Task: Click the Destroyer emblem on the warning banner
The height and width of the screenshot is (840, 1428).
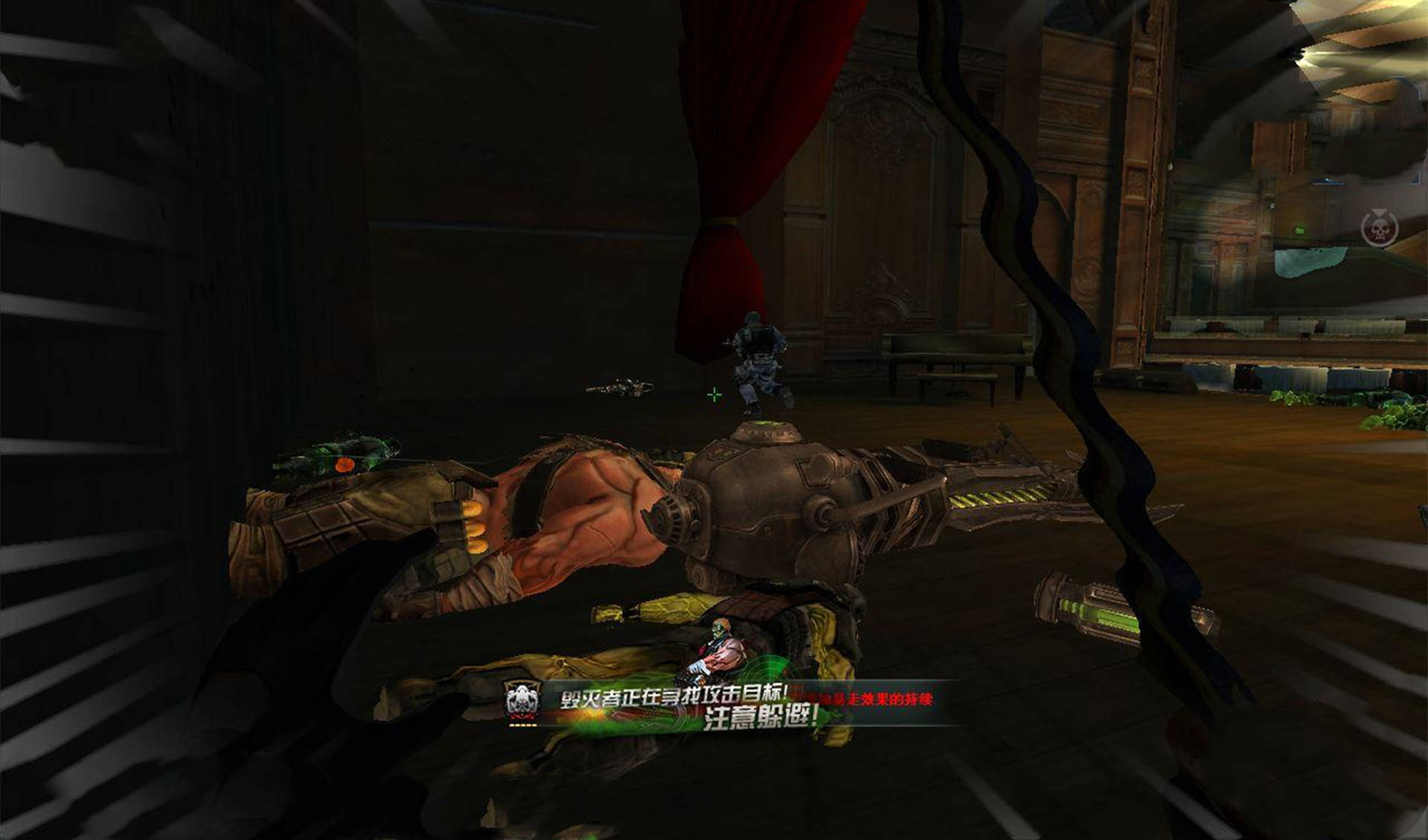Action: click(x=523, y=701)
